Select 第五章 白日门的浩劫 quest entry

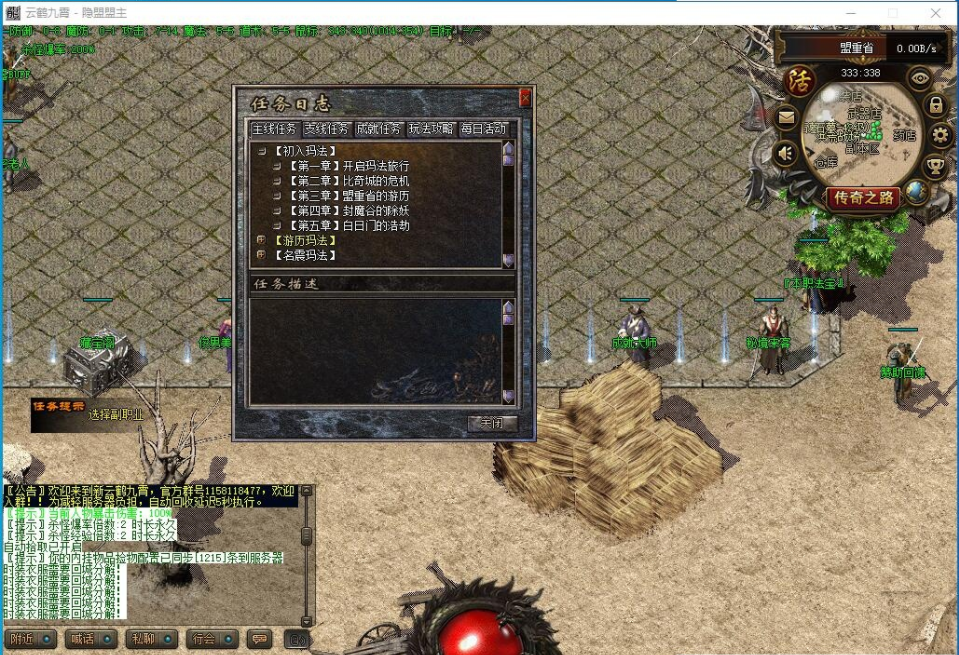pos(348,226)
